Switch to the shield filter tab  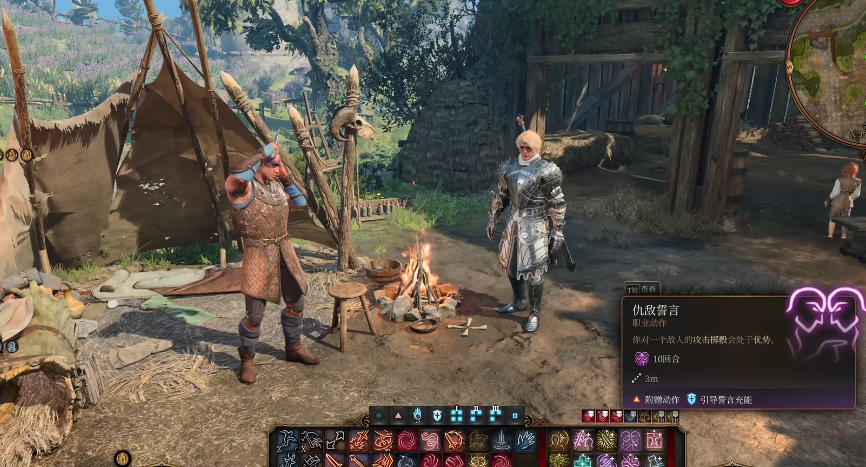(437, 414)
